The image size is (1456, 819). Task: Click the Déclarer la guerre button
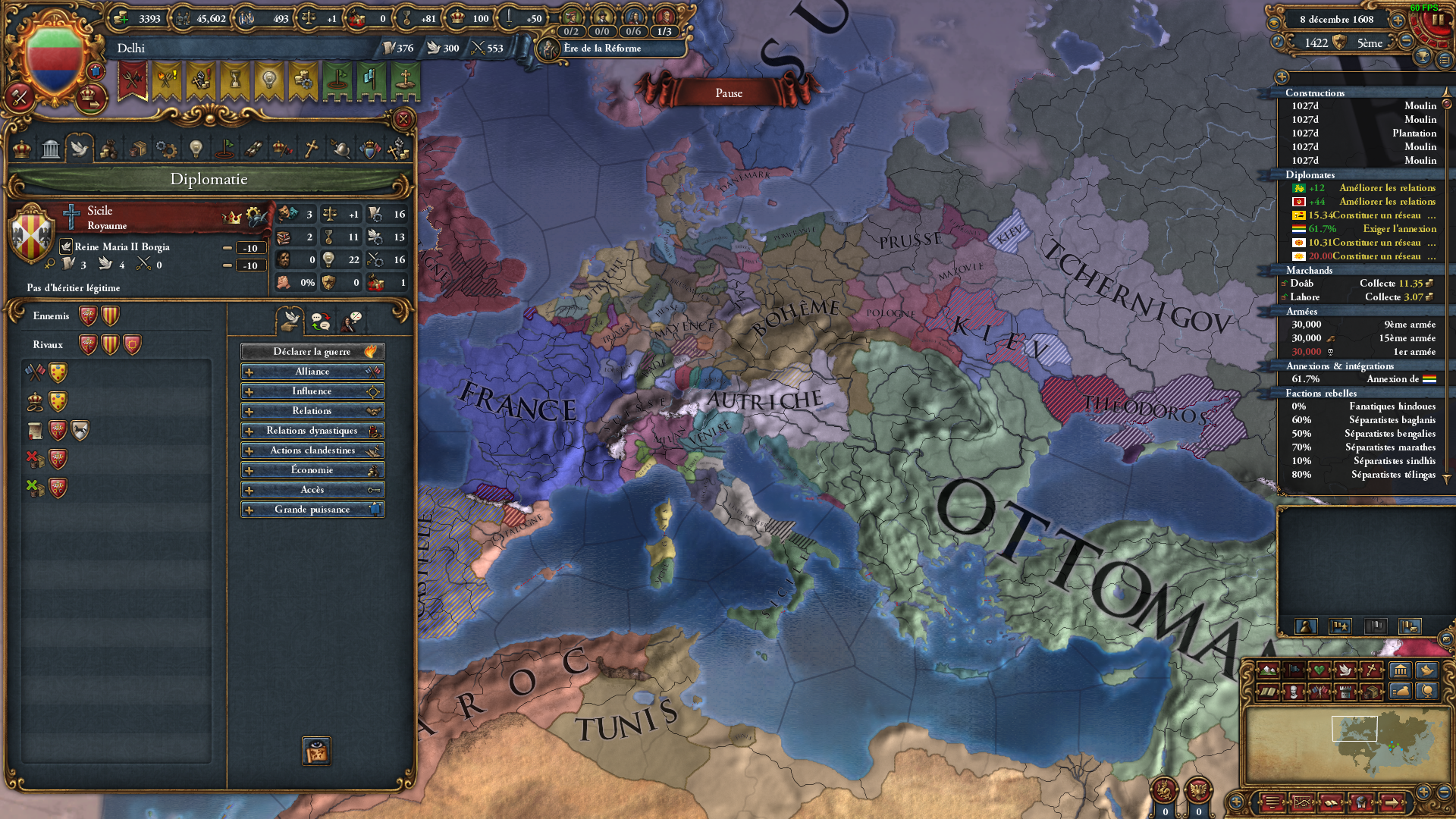pyautogui.click(x=312, y=351)
